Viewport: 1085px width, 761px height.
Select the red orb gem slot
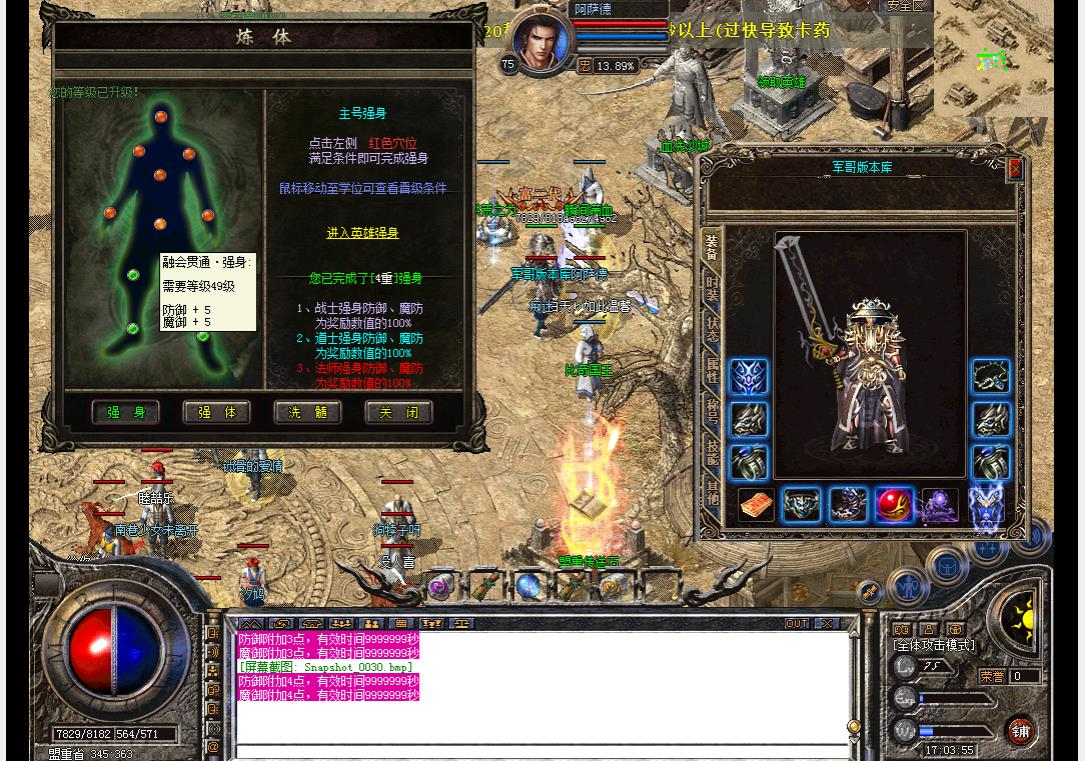[x=894, y=505]
